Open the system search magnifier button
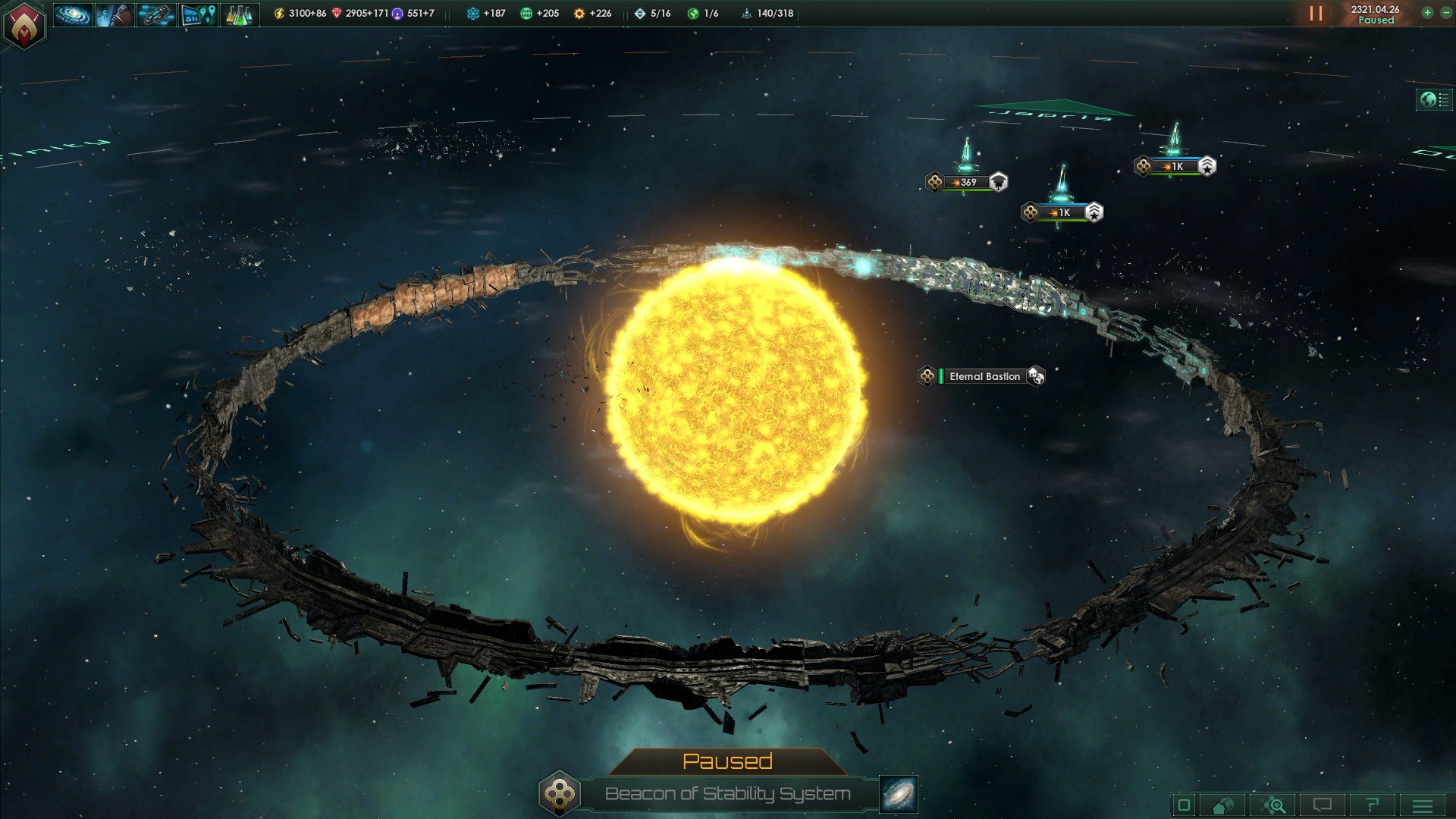The width and height of the screenshot is (1456, 819). point(1274,805)
